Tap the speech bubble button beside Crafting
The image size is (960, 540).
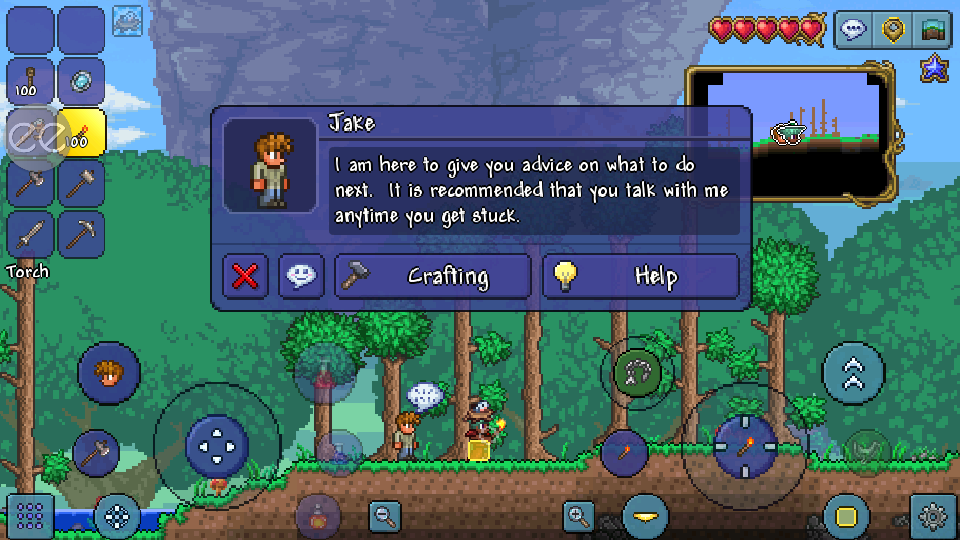click(301, 277)
